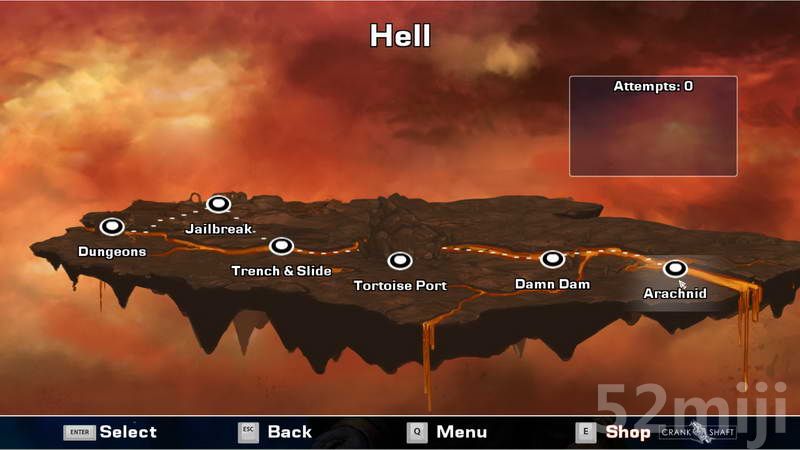Pick the Trench & Slide level node
Viewport: 800px width, 450px height.
[x=281, y=246]
